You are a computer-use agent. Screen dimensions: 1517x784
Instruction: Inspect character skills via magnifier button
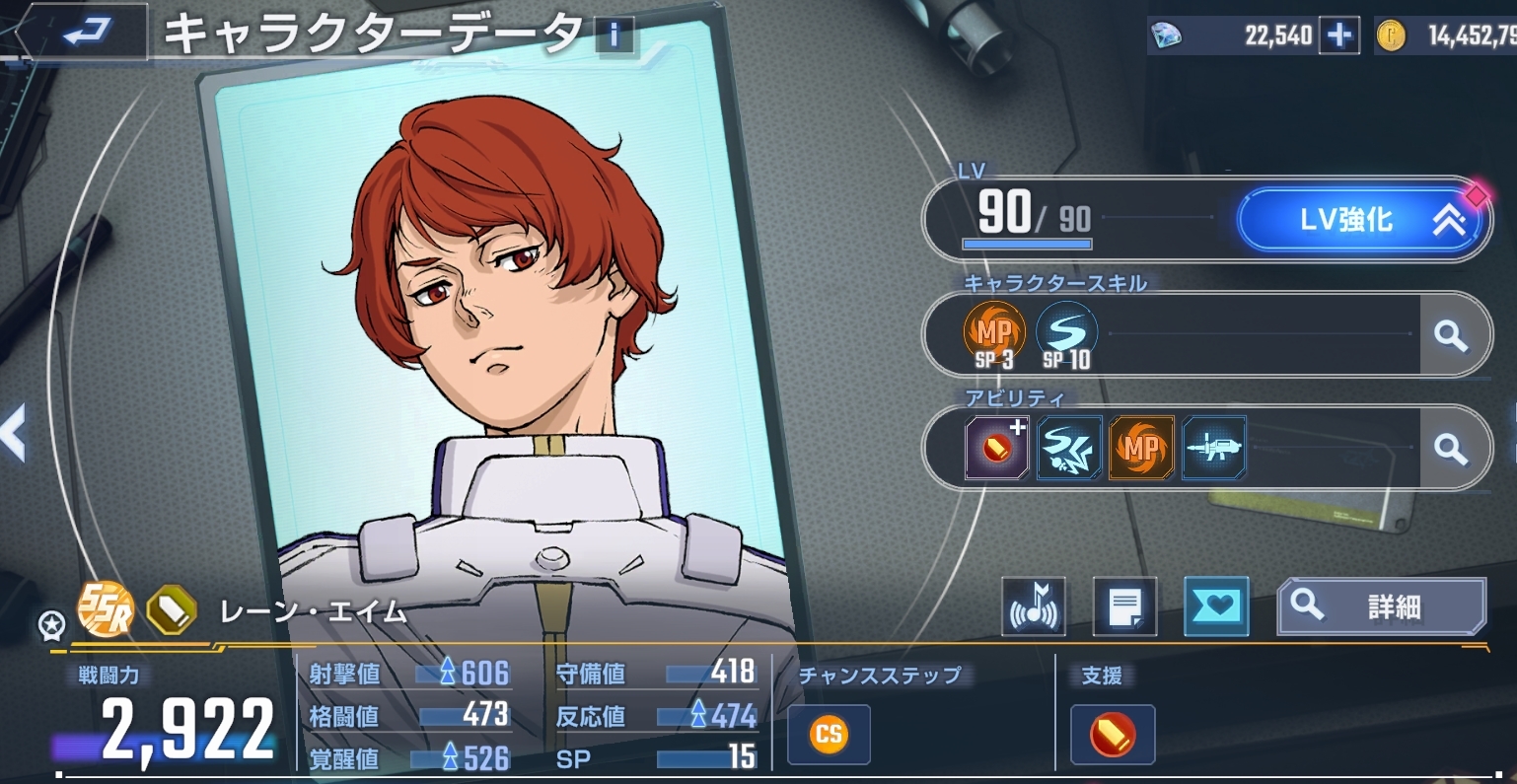pos(1450,335)
